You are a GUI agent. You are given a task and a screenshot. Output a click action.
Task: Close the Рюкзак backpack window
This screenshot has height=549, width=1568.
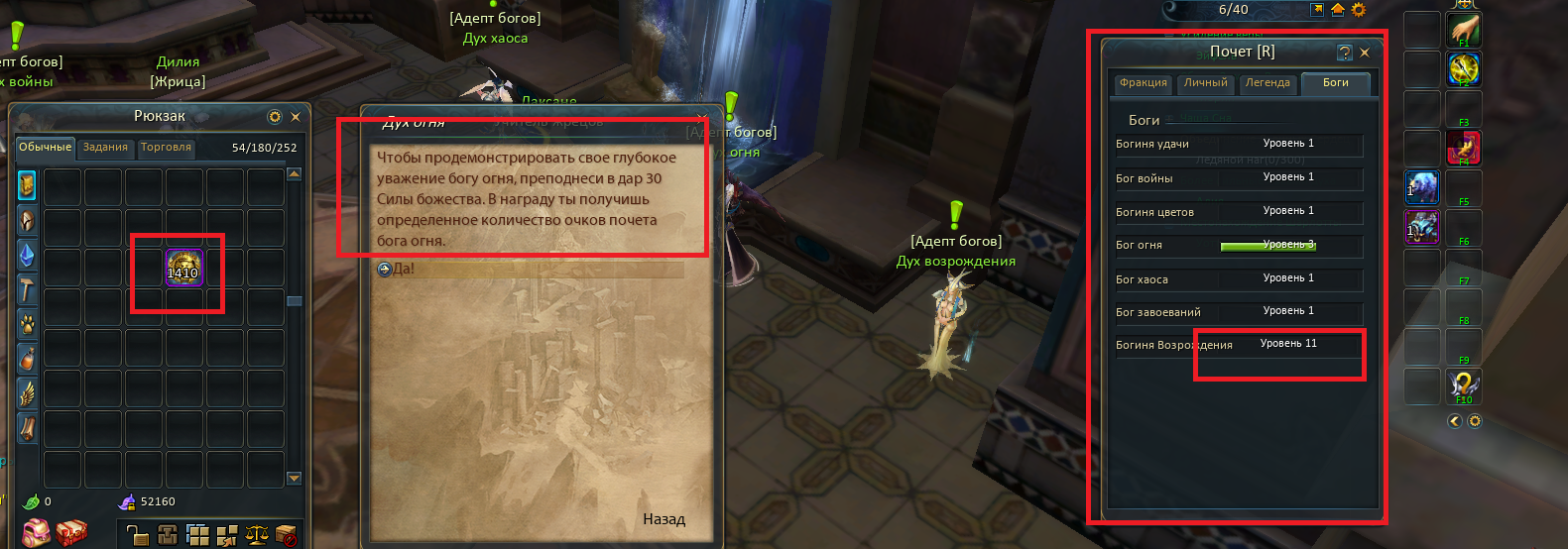[x=296, y=117]
